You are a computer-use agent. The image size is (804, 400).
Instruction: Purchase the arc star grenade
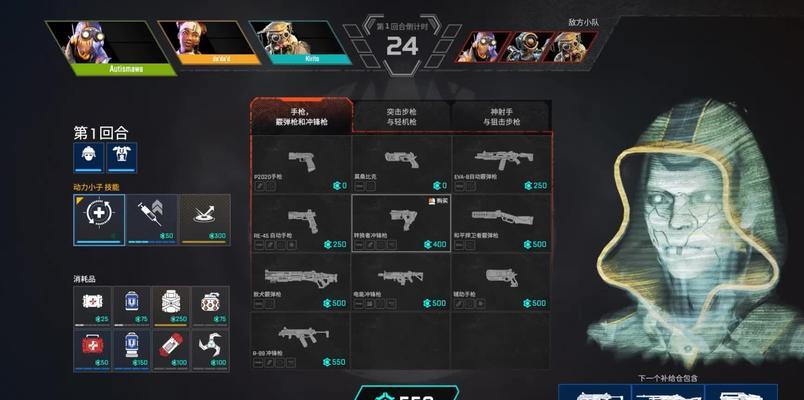pos(210,348)
